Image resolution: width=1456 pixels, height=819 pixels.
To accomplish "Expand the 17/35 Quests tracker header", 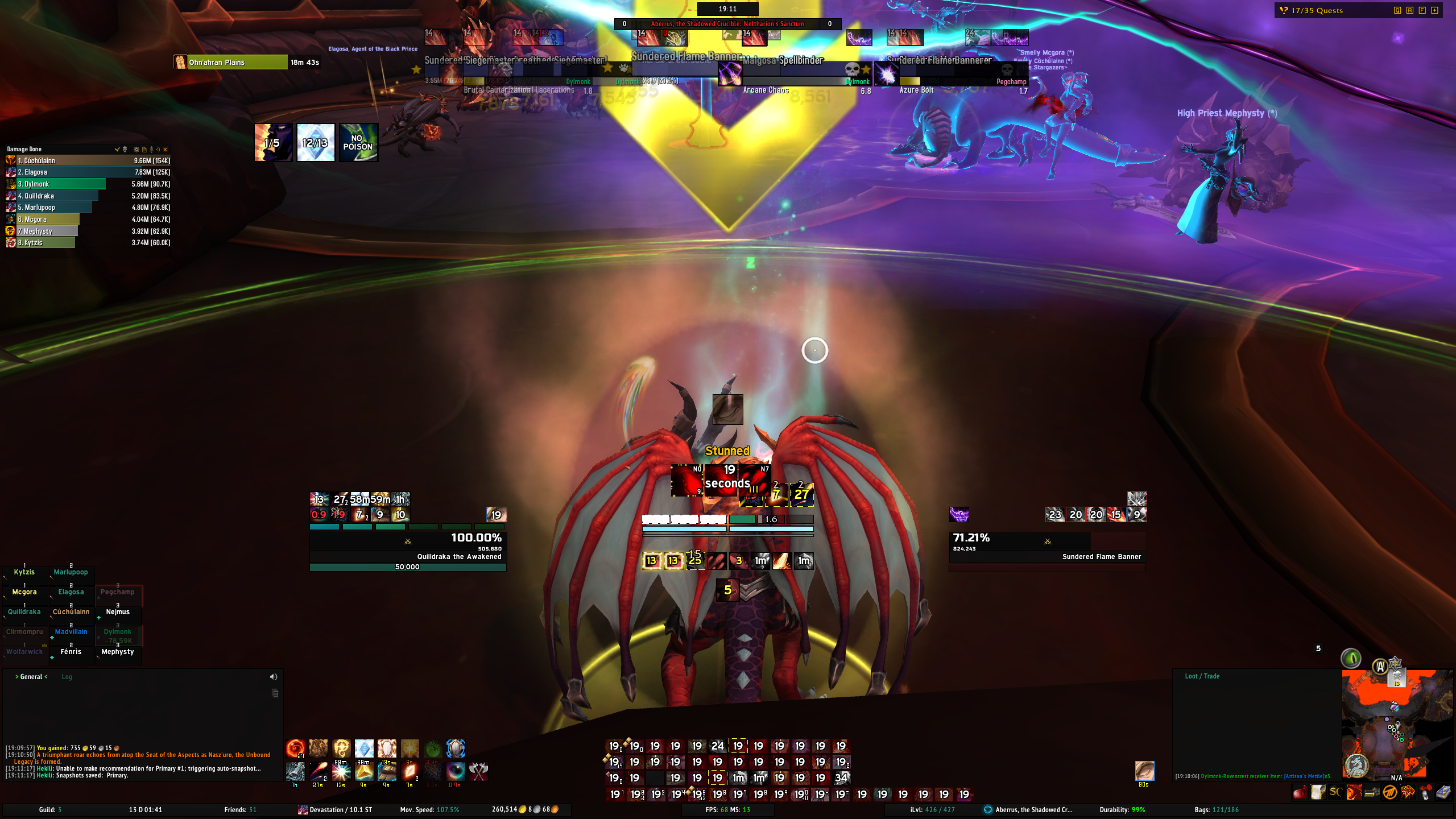I will pyautogui.click(x=1317, y=11).
